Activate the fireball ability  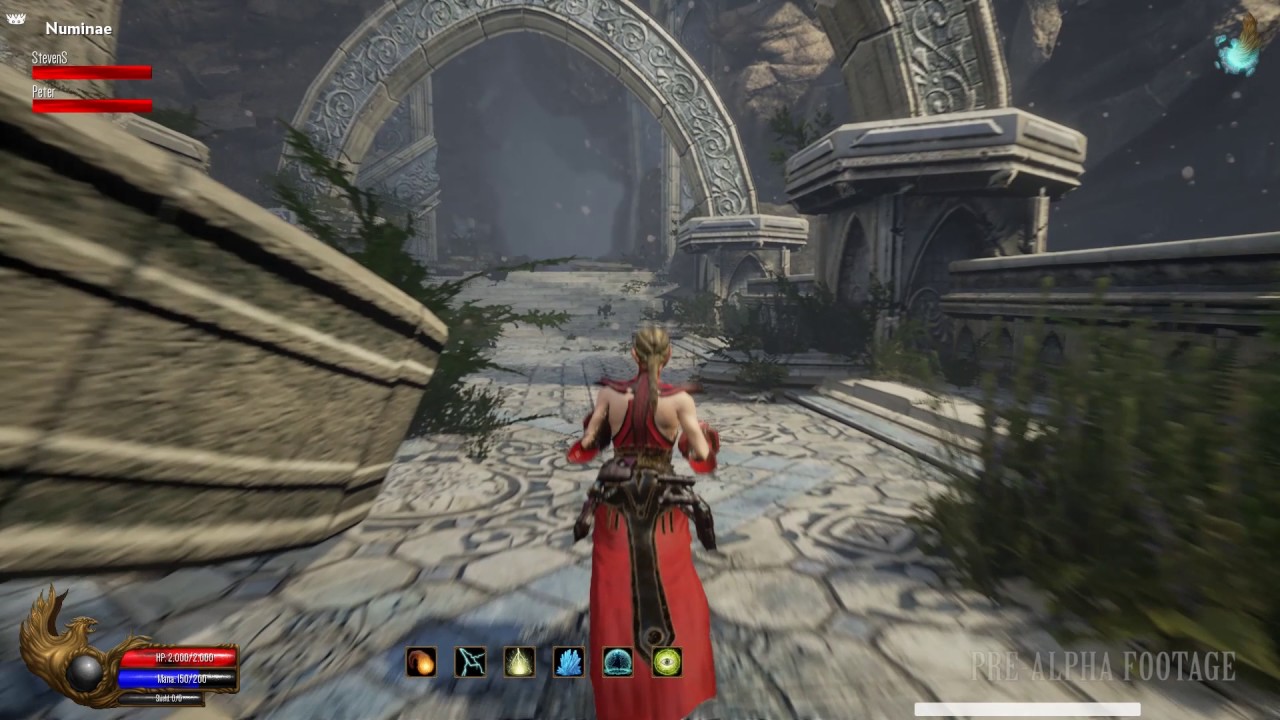click(x=421, y=662)
